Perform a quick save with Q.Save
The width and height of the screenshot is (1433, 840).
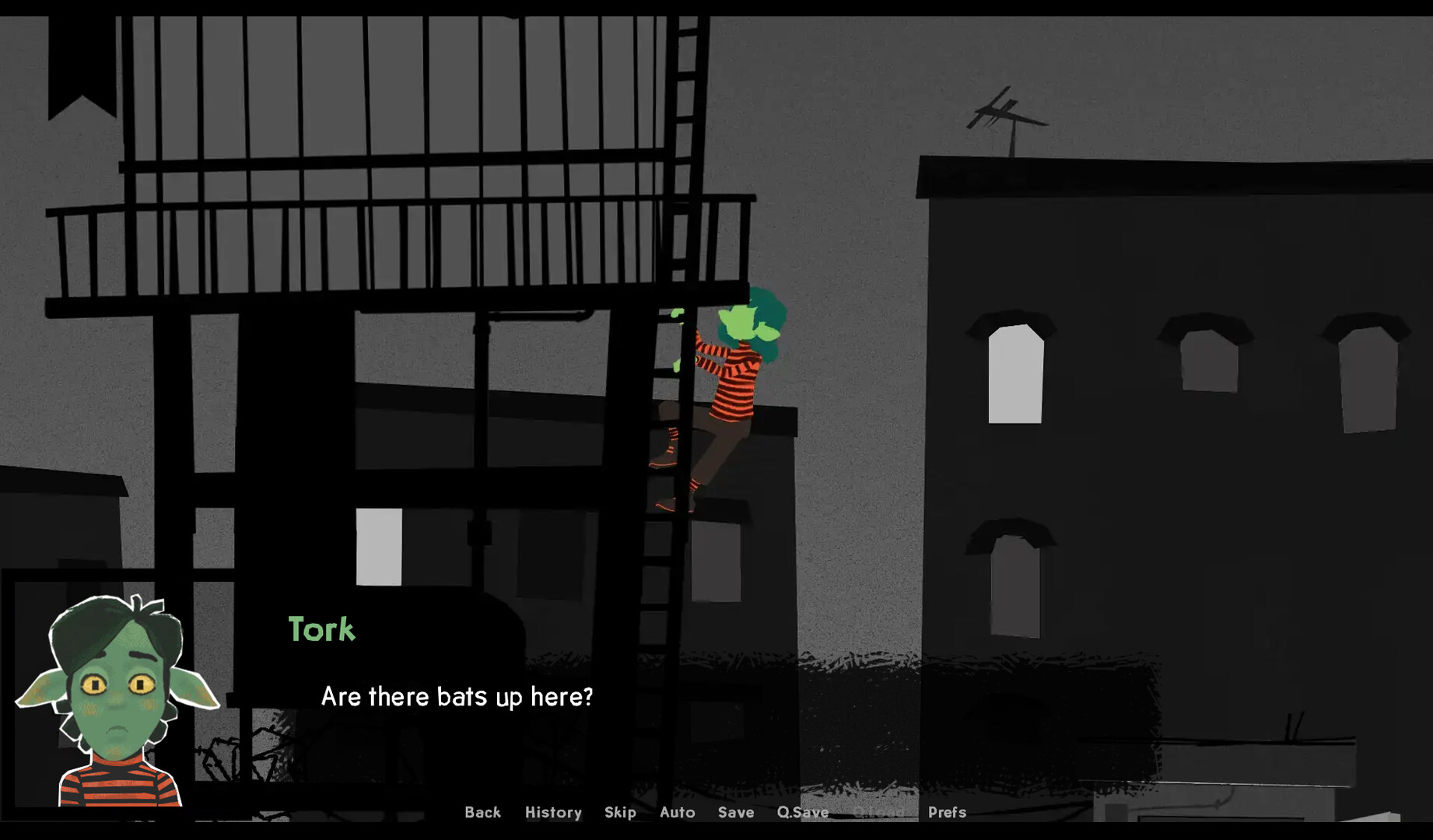(x=802, y=812)
